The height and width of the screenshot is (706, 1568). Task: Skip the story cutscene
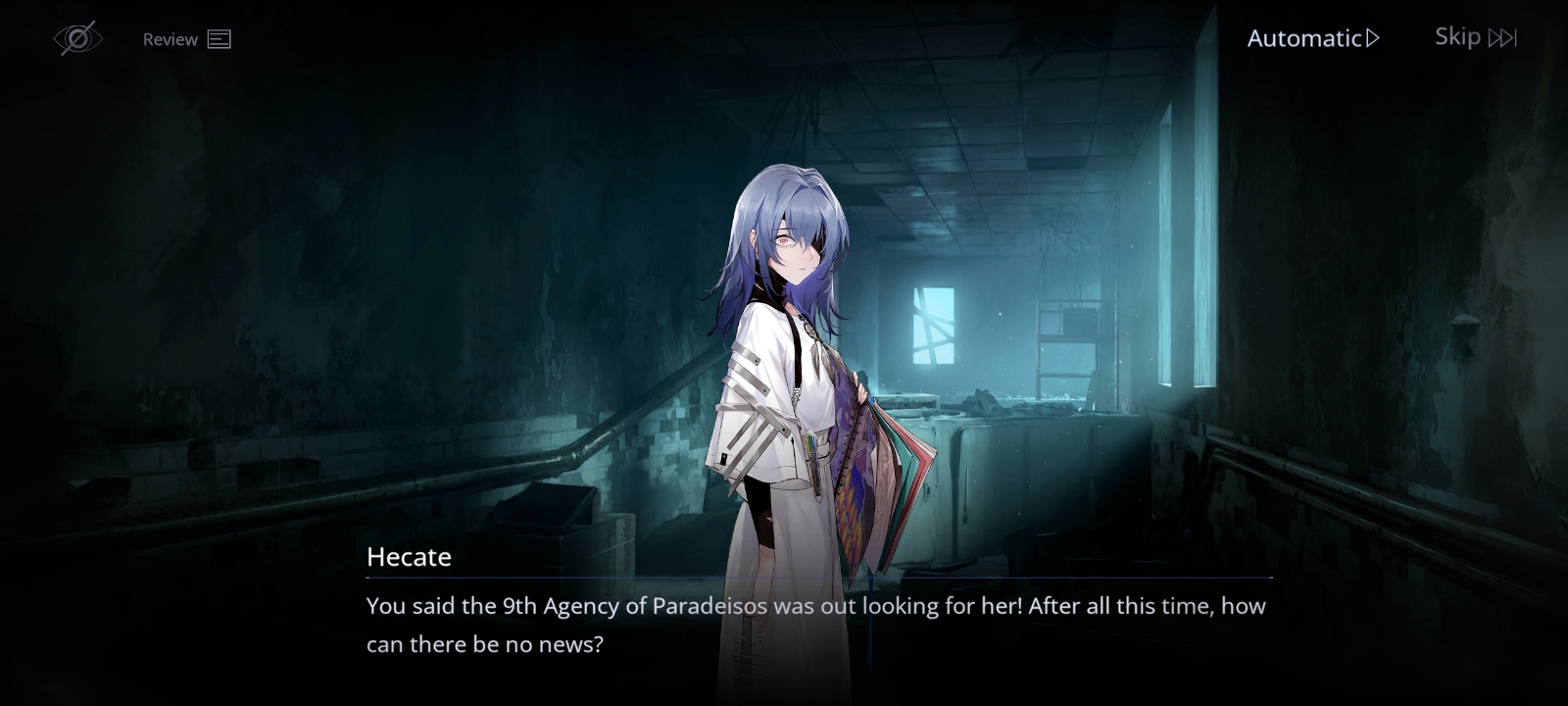click(x=1475, y=37)
